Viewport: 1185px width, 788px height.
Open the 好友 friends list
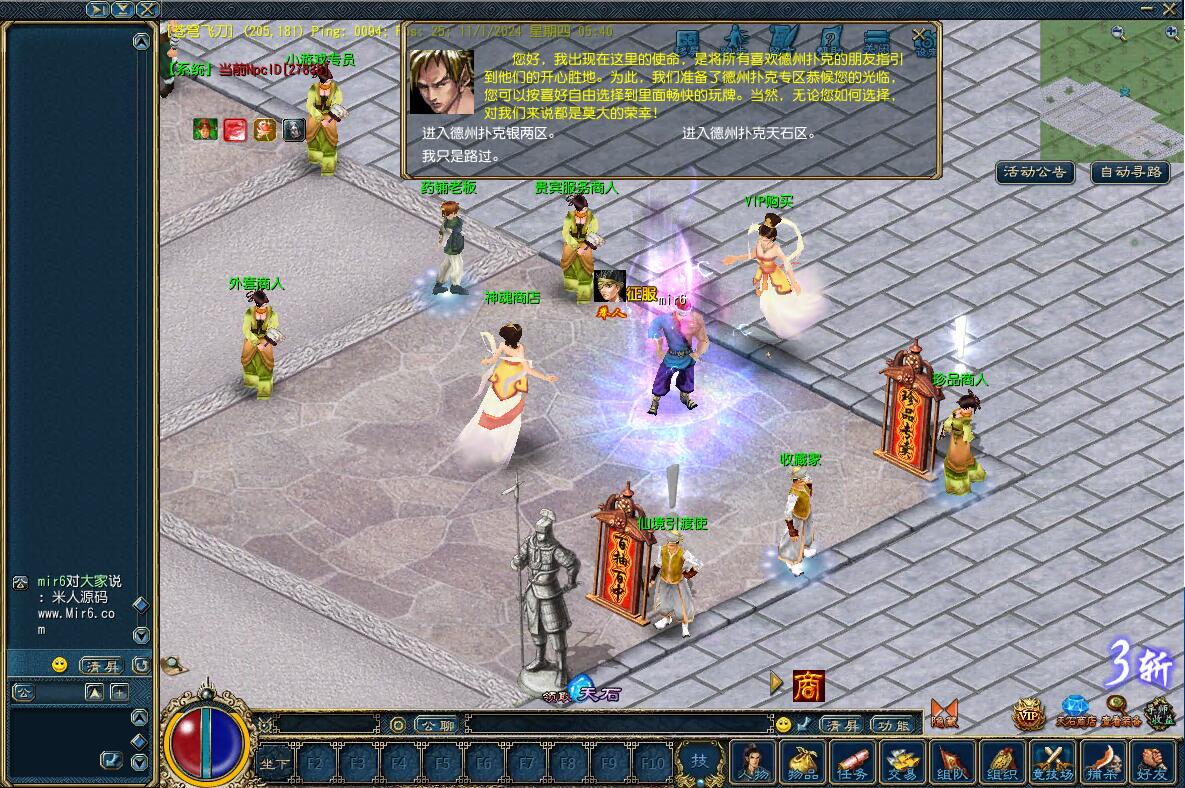pos(1153,762)
